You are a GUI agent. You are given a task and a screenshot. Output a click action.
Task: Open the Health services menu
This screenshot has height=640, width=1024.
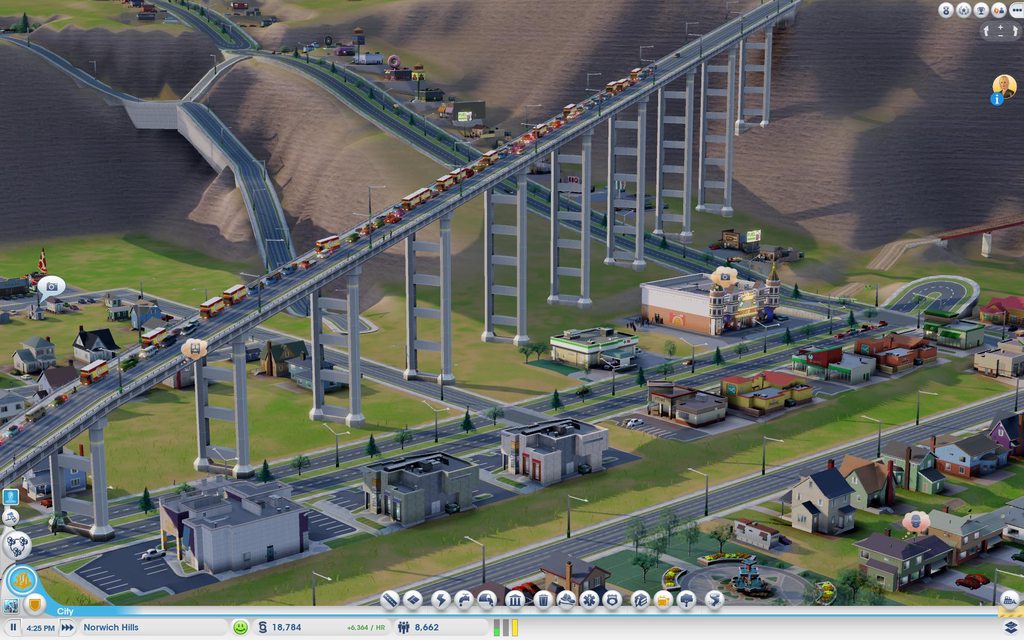click(x=591, y=600)
